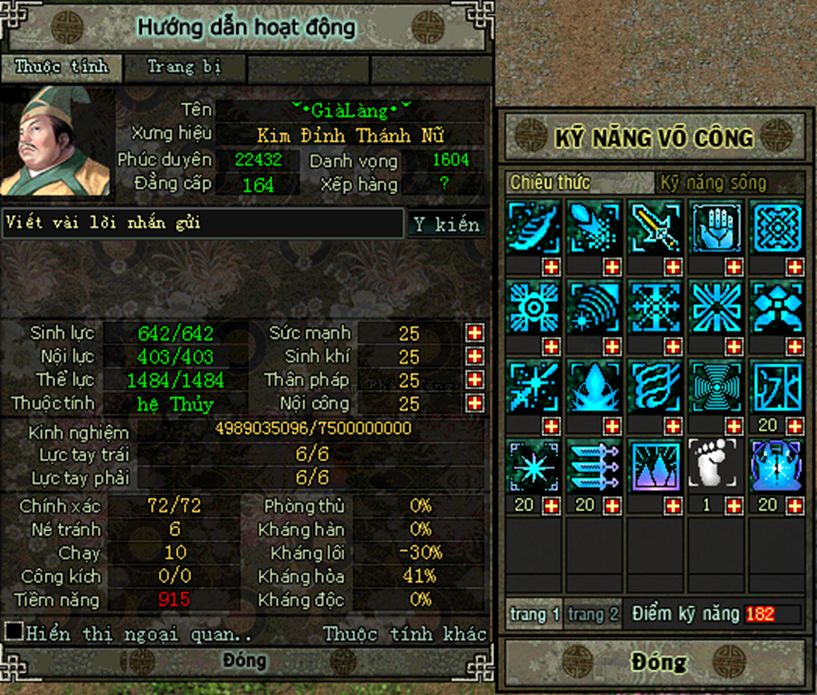Close the character attributes panel with Đóng
The width and height of the screenshot is (817, 695).
245,661
